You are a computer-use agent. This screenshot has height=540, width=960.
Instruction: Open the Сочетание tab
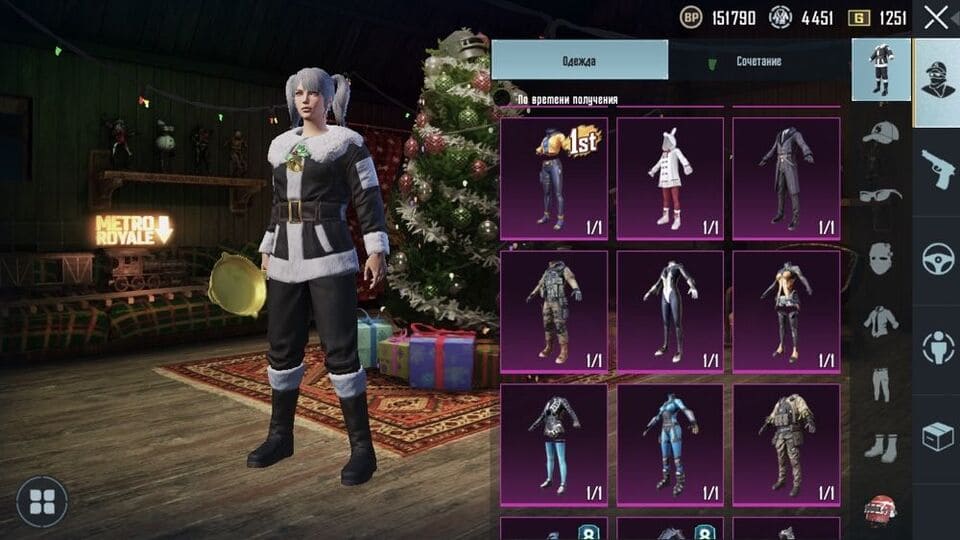(x=759, y=61)
